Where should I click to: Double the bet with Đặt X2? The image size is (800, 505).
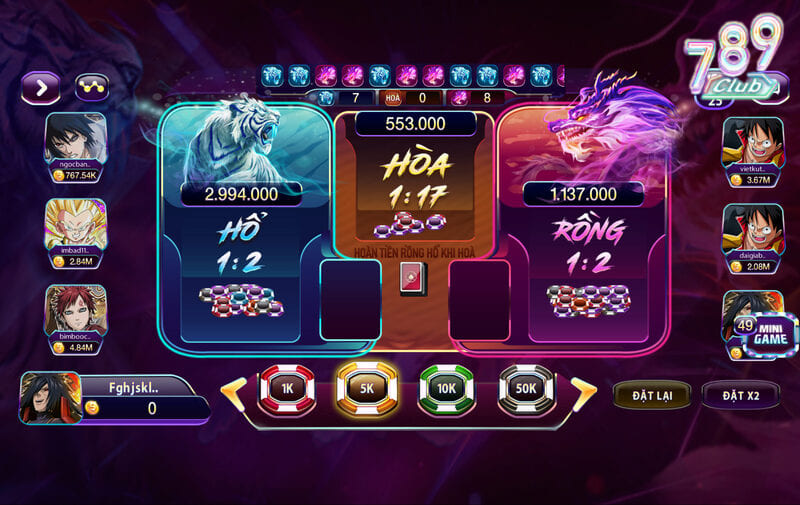[740, 395]
